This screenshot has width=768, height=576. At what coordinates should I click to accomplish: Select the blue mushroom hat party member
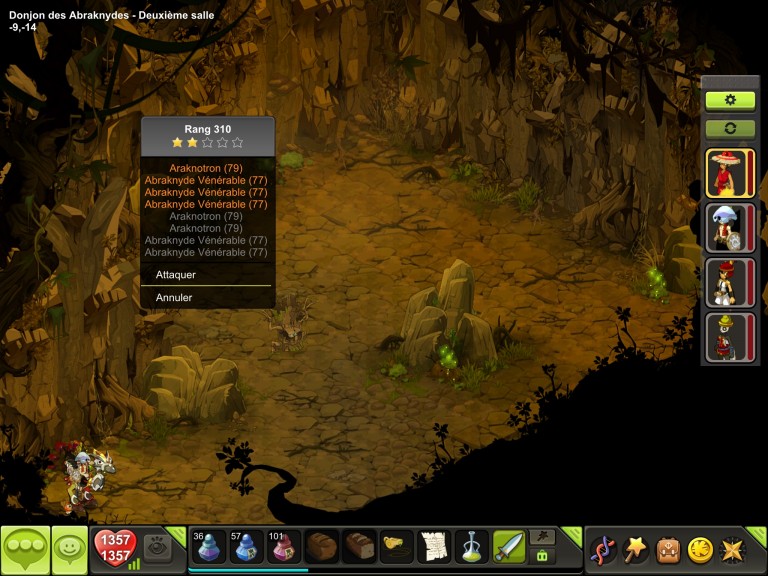click(x=723, y=228)
